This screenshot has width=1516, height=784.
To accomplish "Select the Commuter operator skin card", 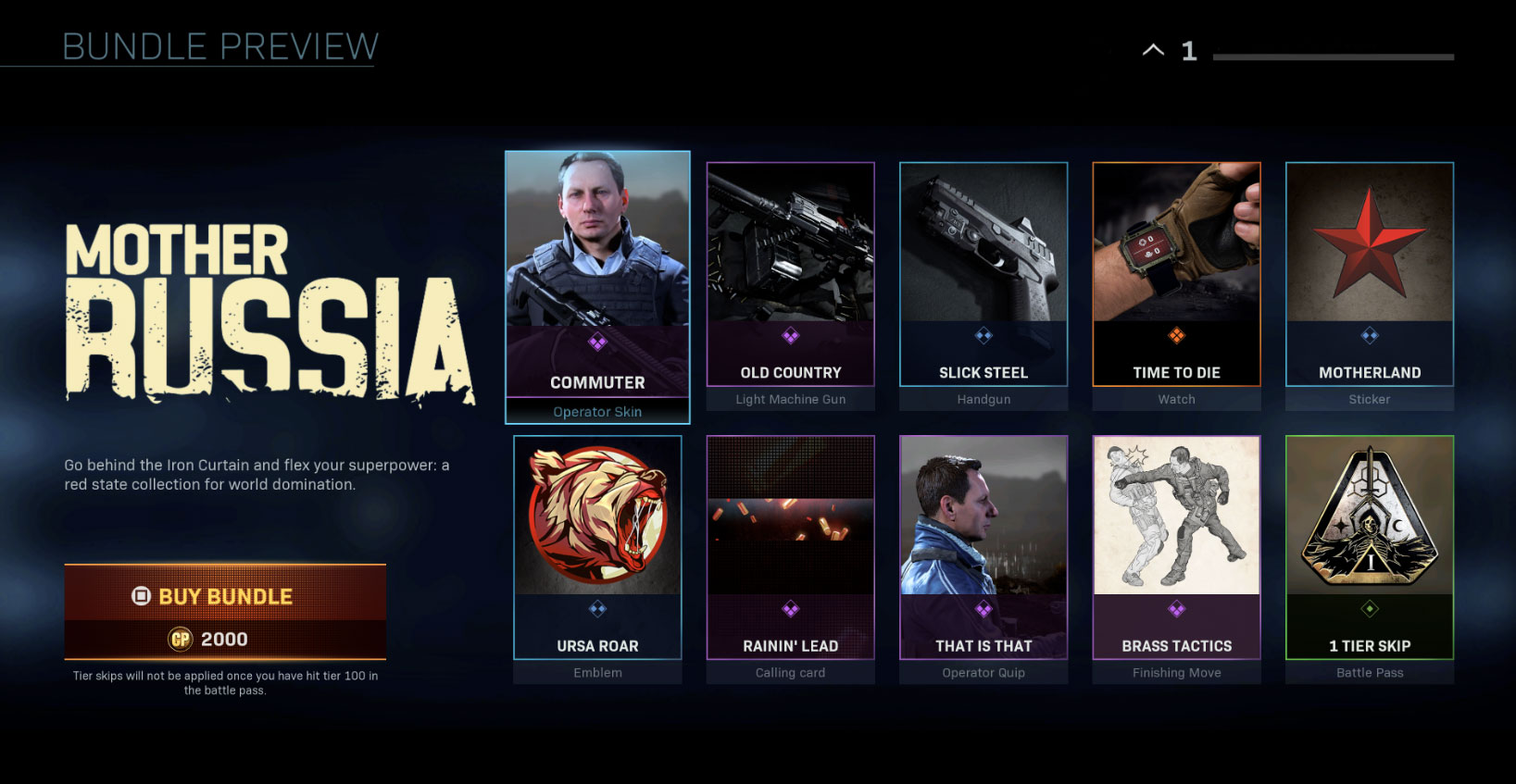I will click(x=597, y=278).
